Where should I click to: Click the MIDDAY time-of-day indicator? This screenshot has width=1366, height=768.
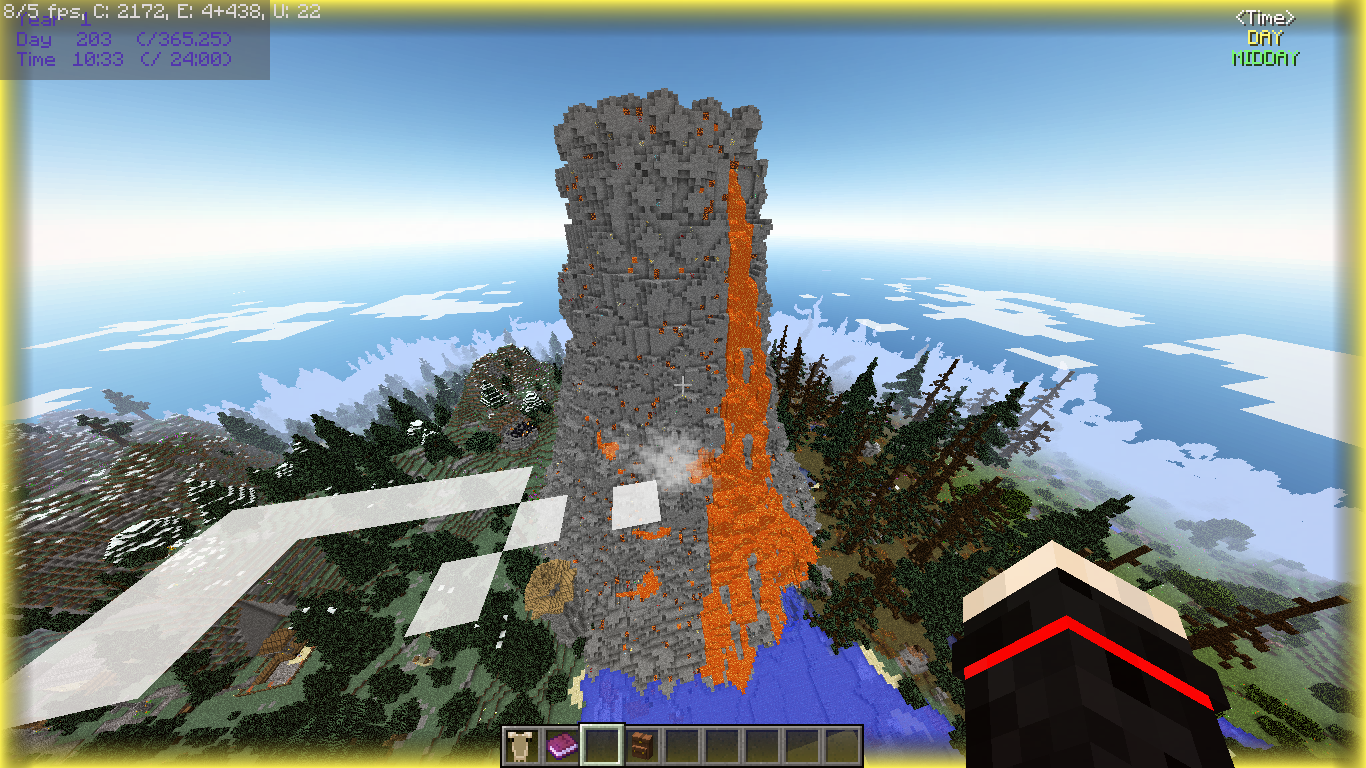[x=1265, y=58]
